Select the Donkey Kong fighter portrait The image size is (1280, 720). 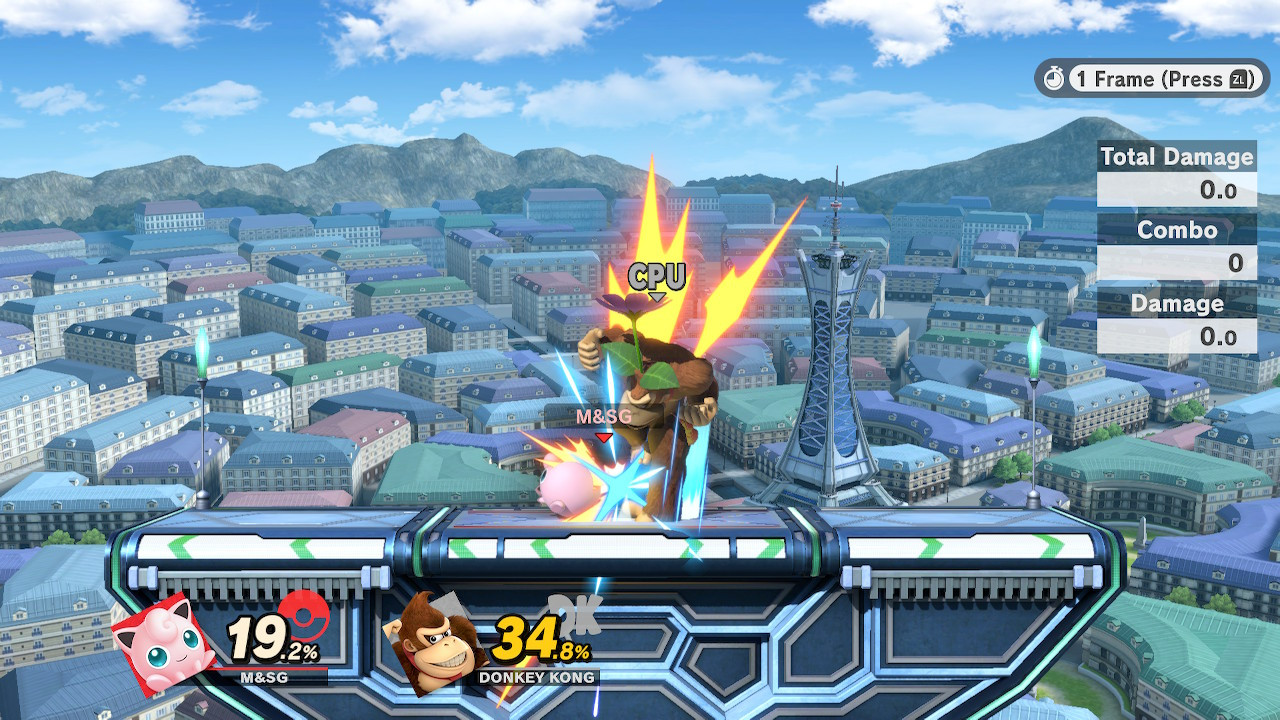point(432,645)
